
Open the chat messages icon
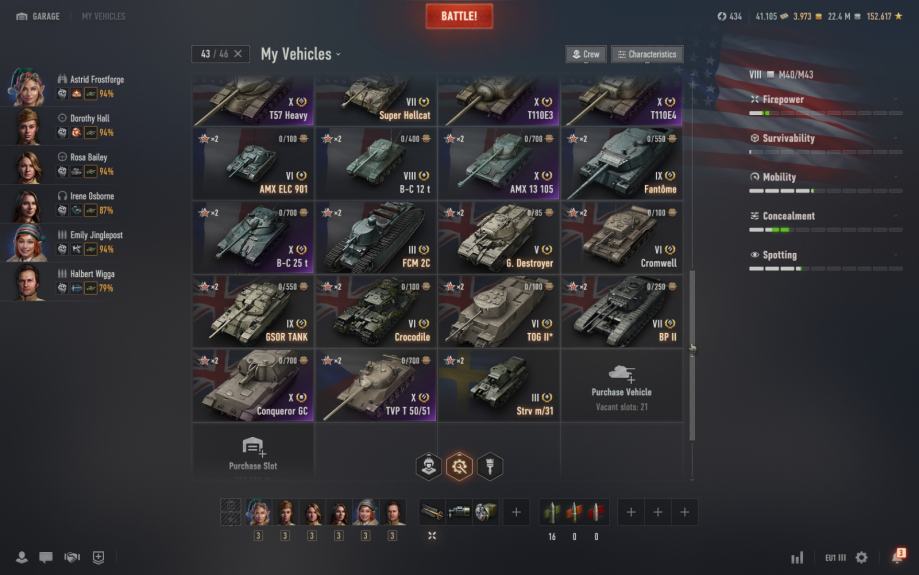[46, 557]
